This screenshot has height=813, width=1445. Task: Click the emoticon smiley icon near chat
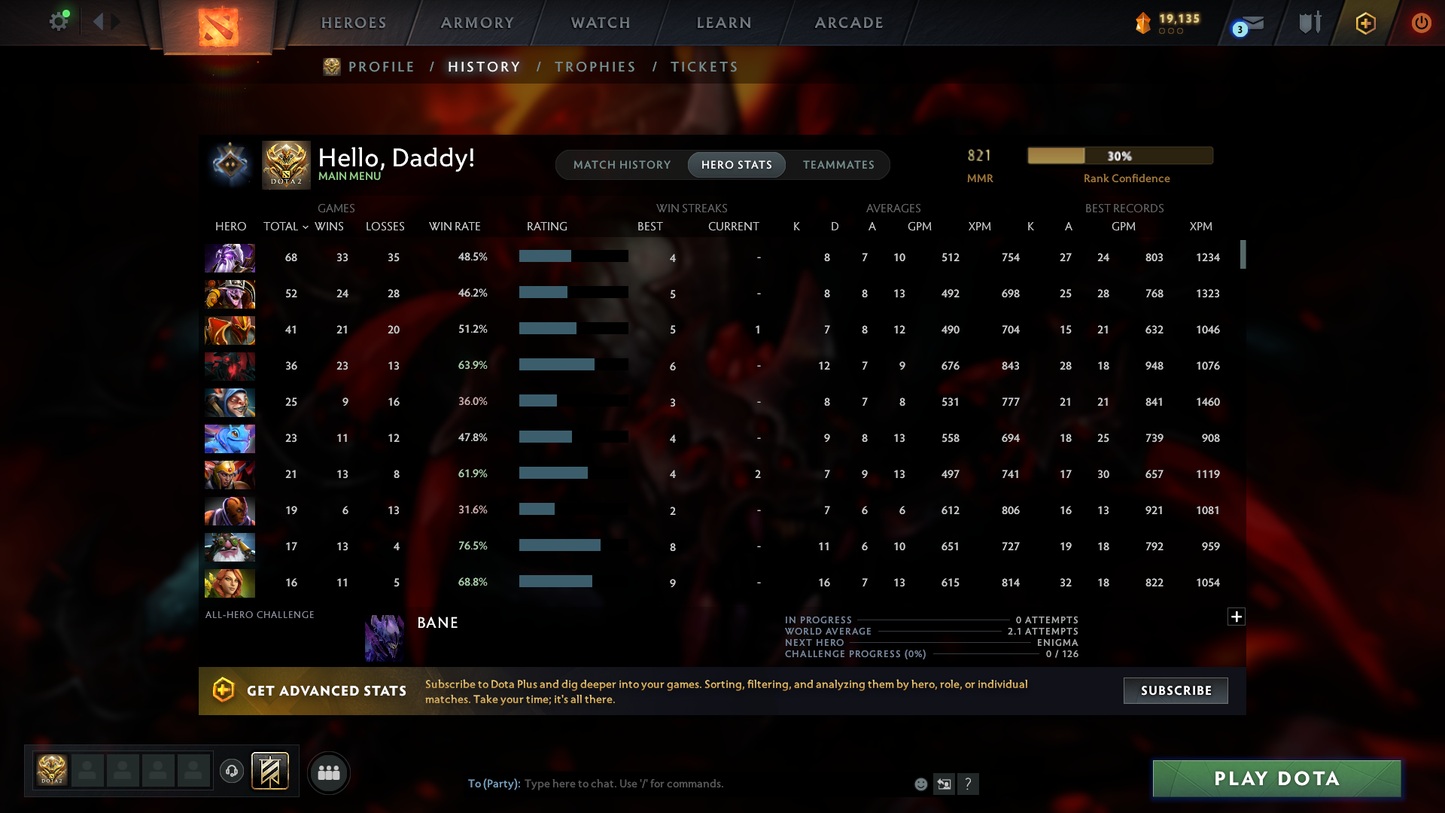coord(920,784)
